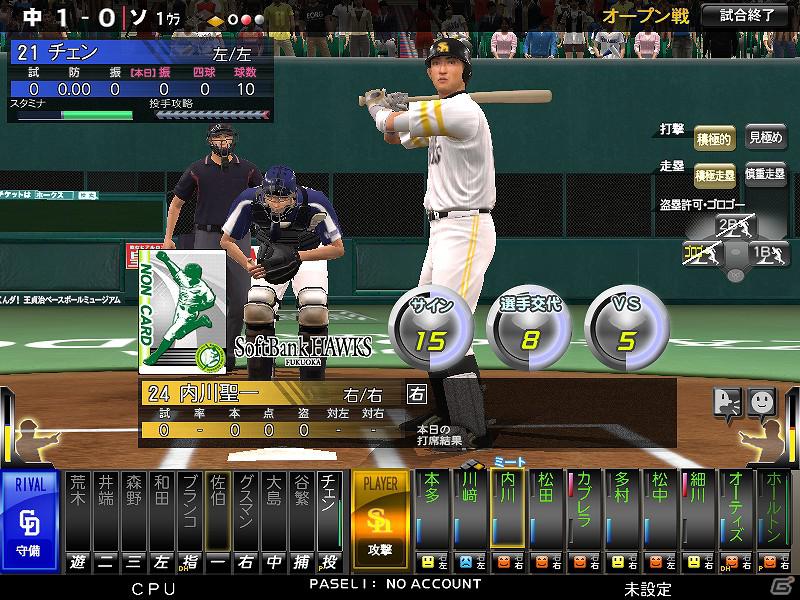The width and height of the screenshot is (800, 600).
Task: Select the VS round button
Action: [626, 325]
